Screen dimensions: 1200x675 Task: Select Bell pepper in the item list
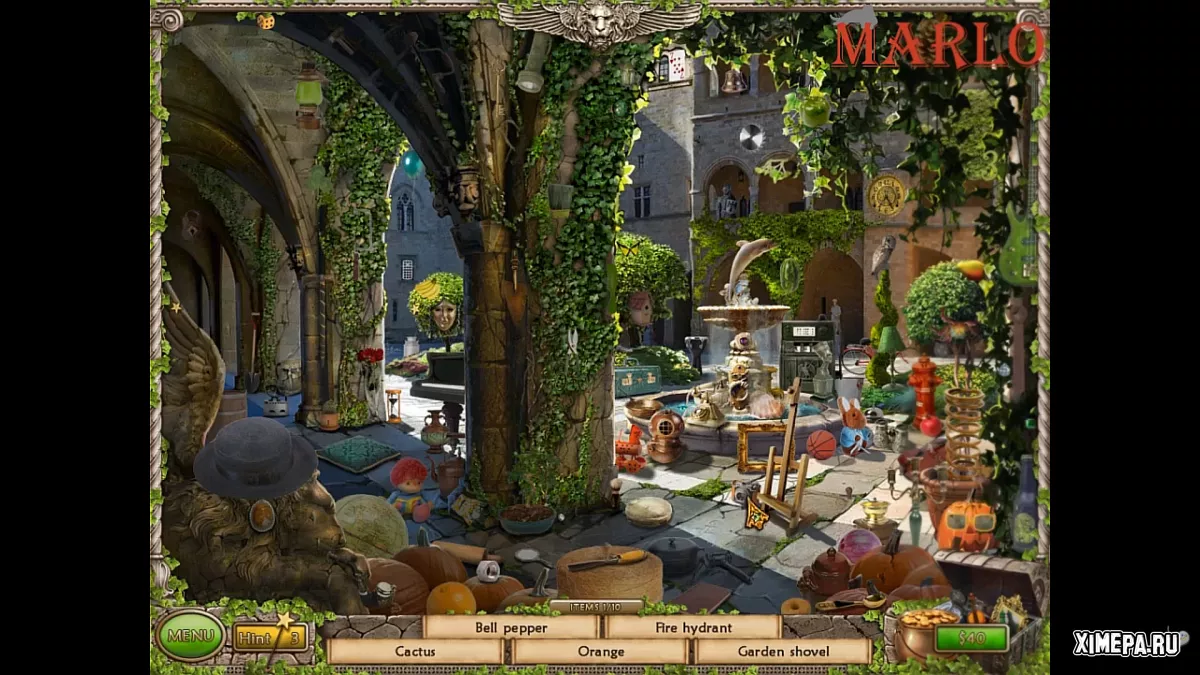[511, 627]
